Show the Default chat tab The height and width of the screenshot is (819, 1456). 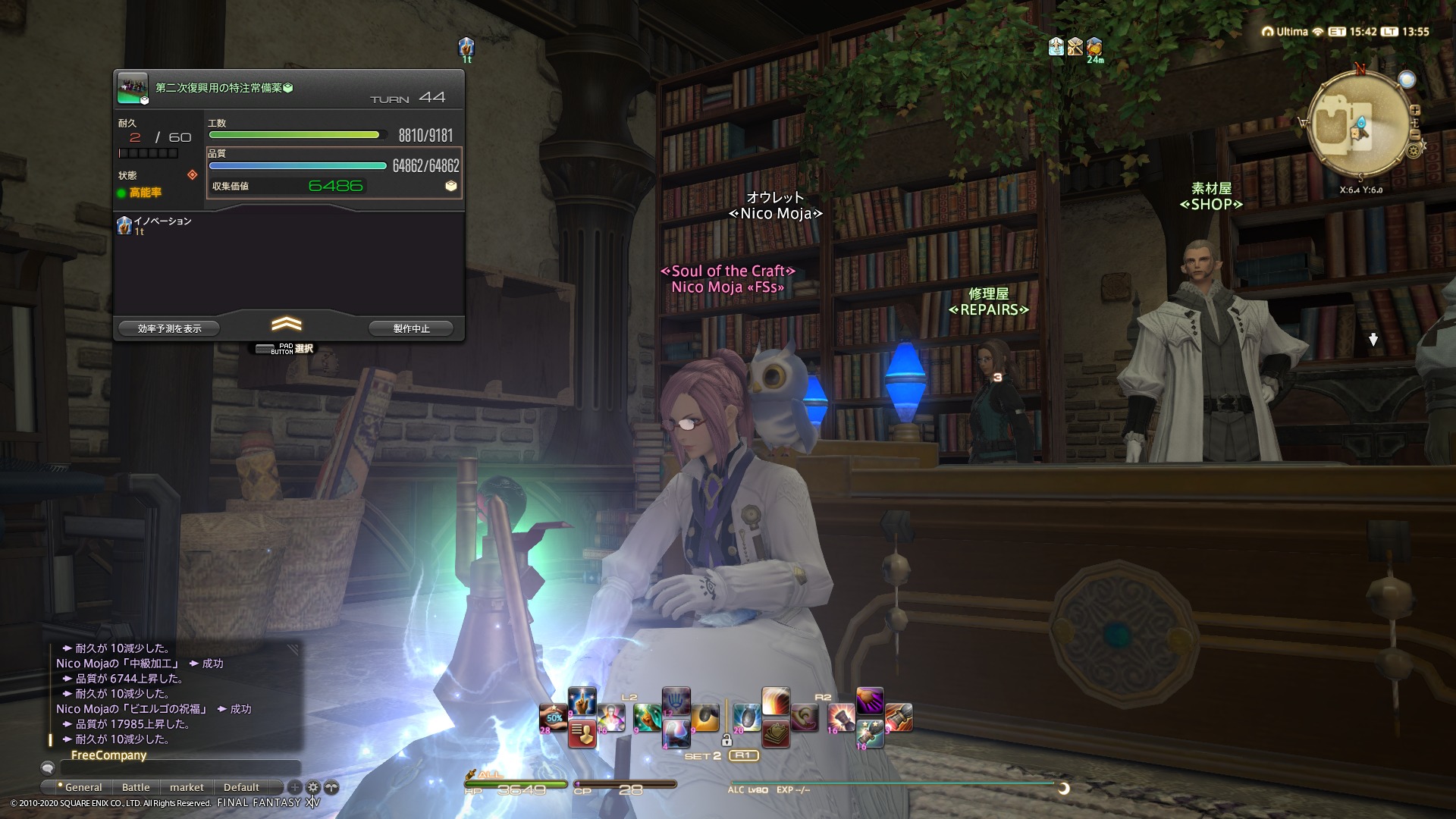coord(241,787)
